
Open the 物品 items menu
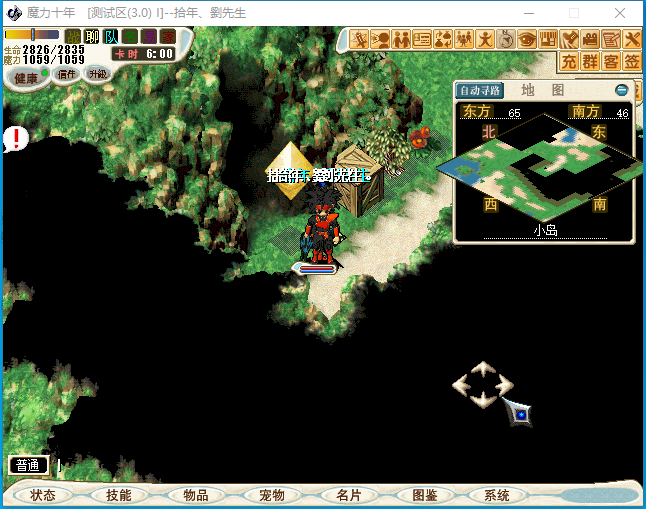(196, 495)
